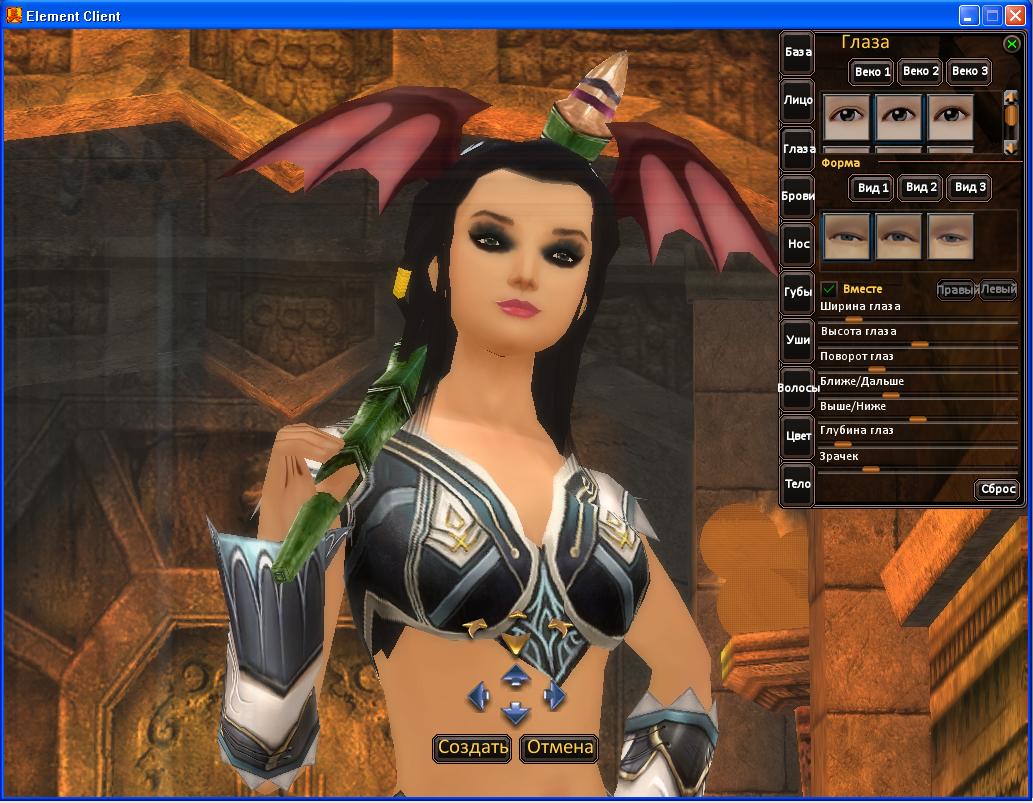The height and width of the screenshot is (803, 1033).
Task: Create the character with Создать
Action: pos(473,747)
